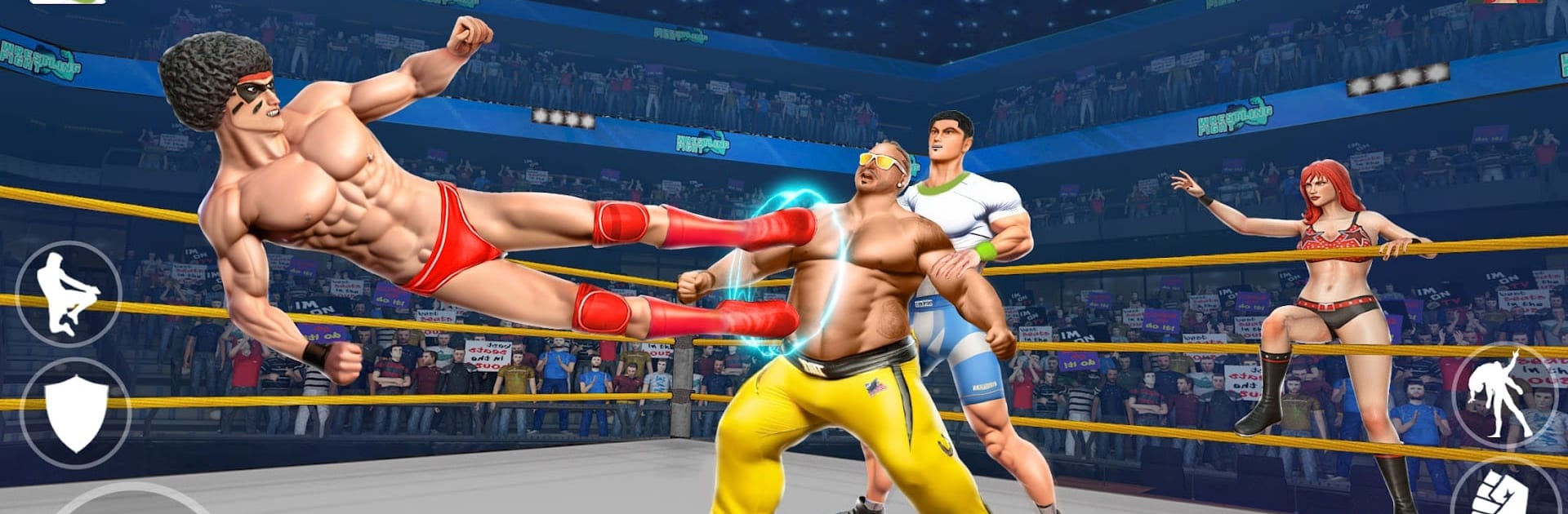
Task: Activate the flying kick move button
Action: [69, 294]
